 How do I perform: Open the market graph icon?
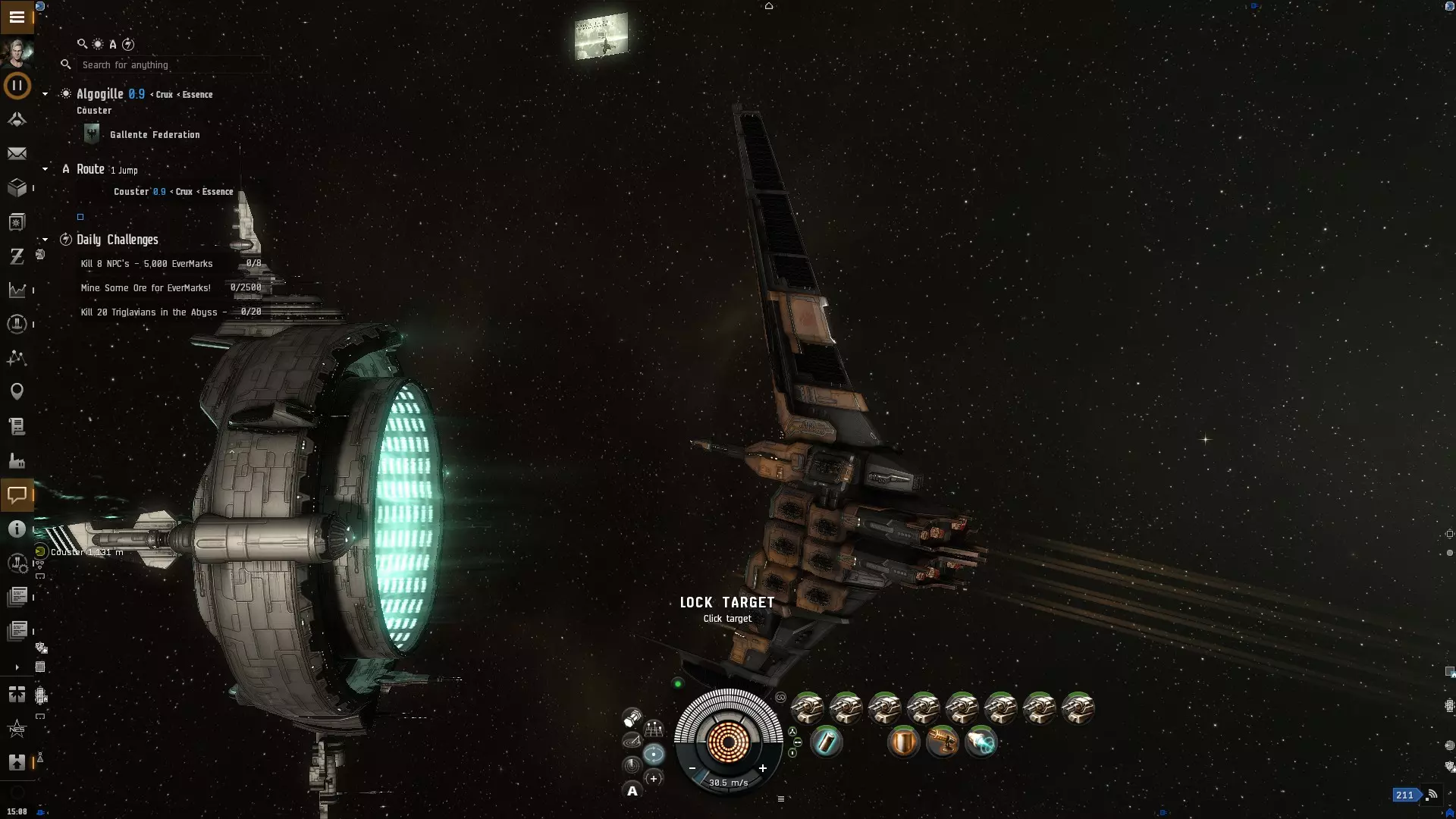click(x=17, y=290)
